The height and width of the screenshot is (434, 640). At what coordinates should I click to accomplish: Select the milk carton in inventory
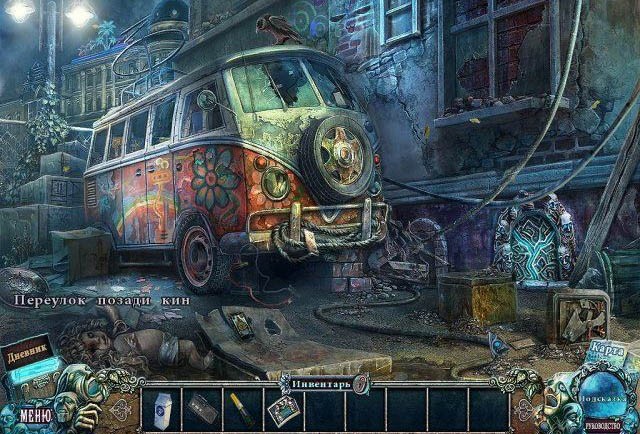(160, 409)
